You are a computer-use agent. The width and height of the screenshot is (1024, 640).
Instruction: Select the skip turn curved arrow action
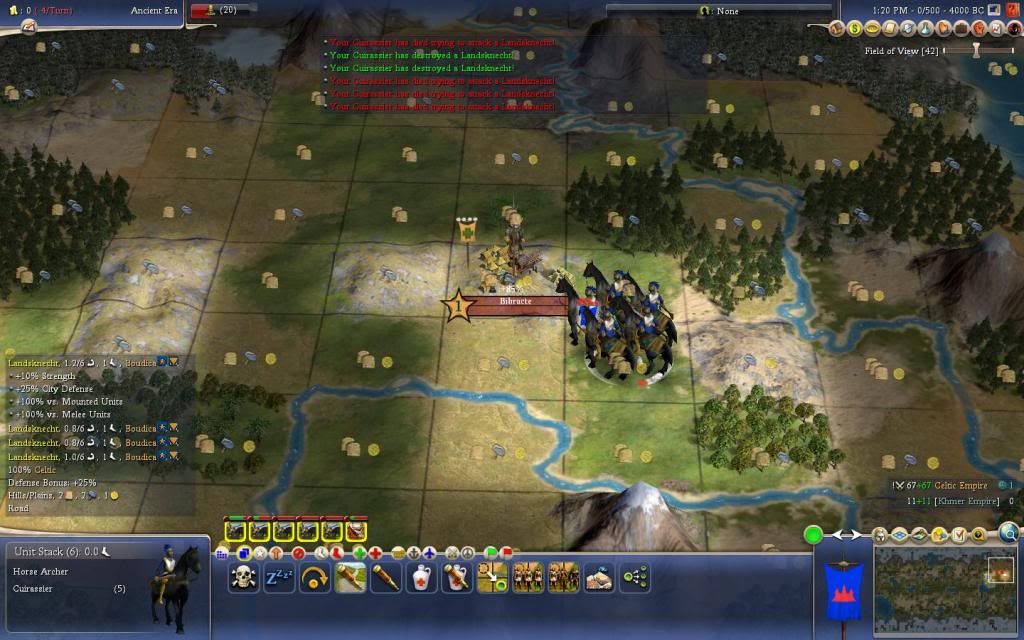tap(315, 577)
